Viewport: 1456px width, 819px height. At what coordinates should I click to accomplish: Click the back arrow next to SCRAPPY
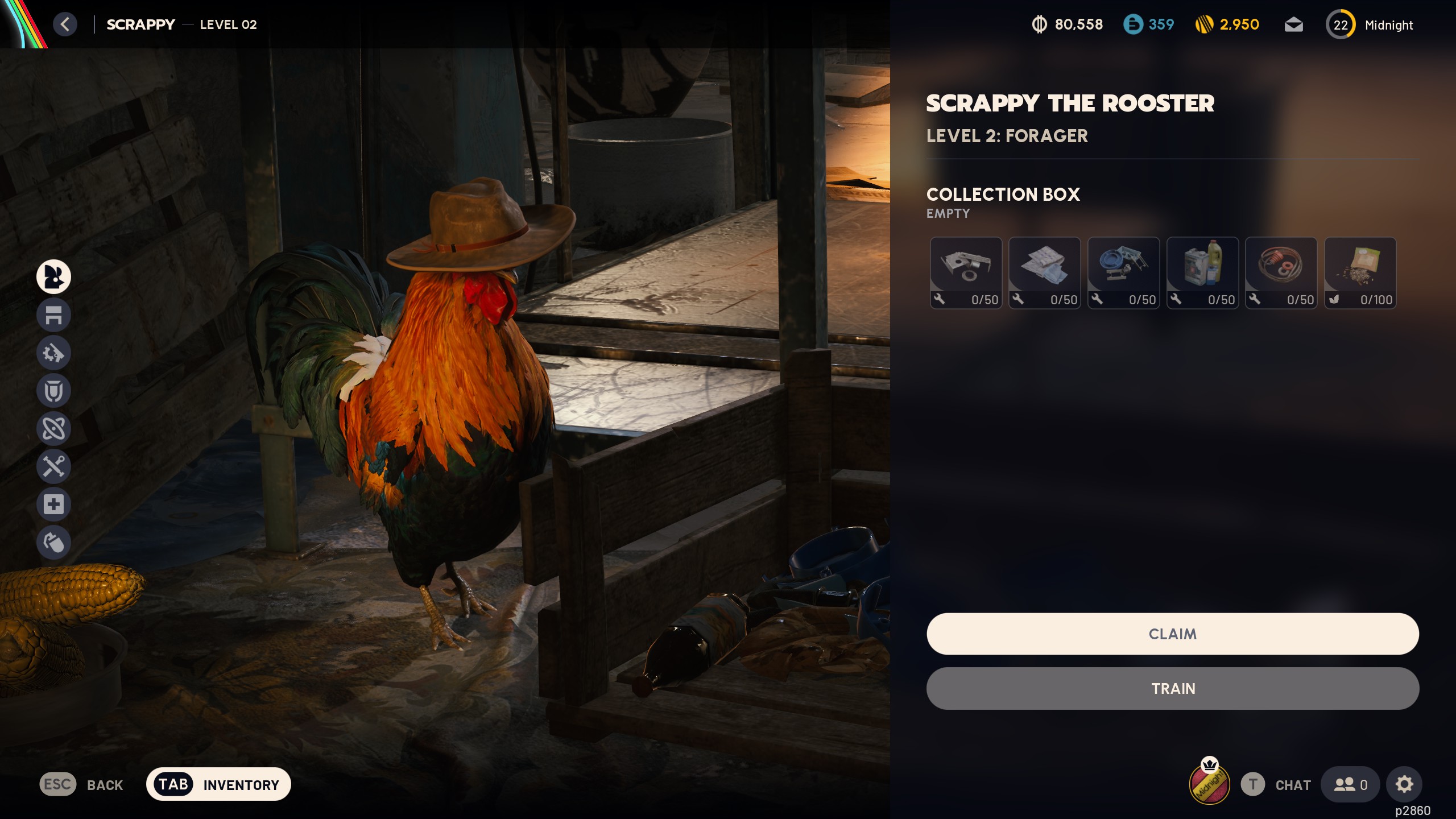64,24
